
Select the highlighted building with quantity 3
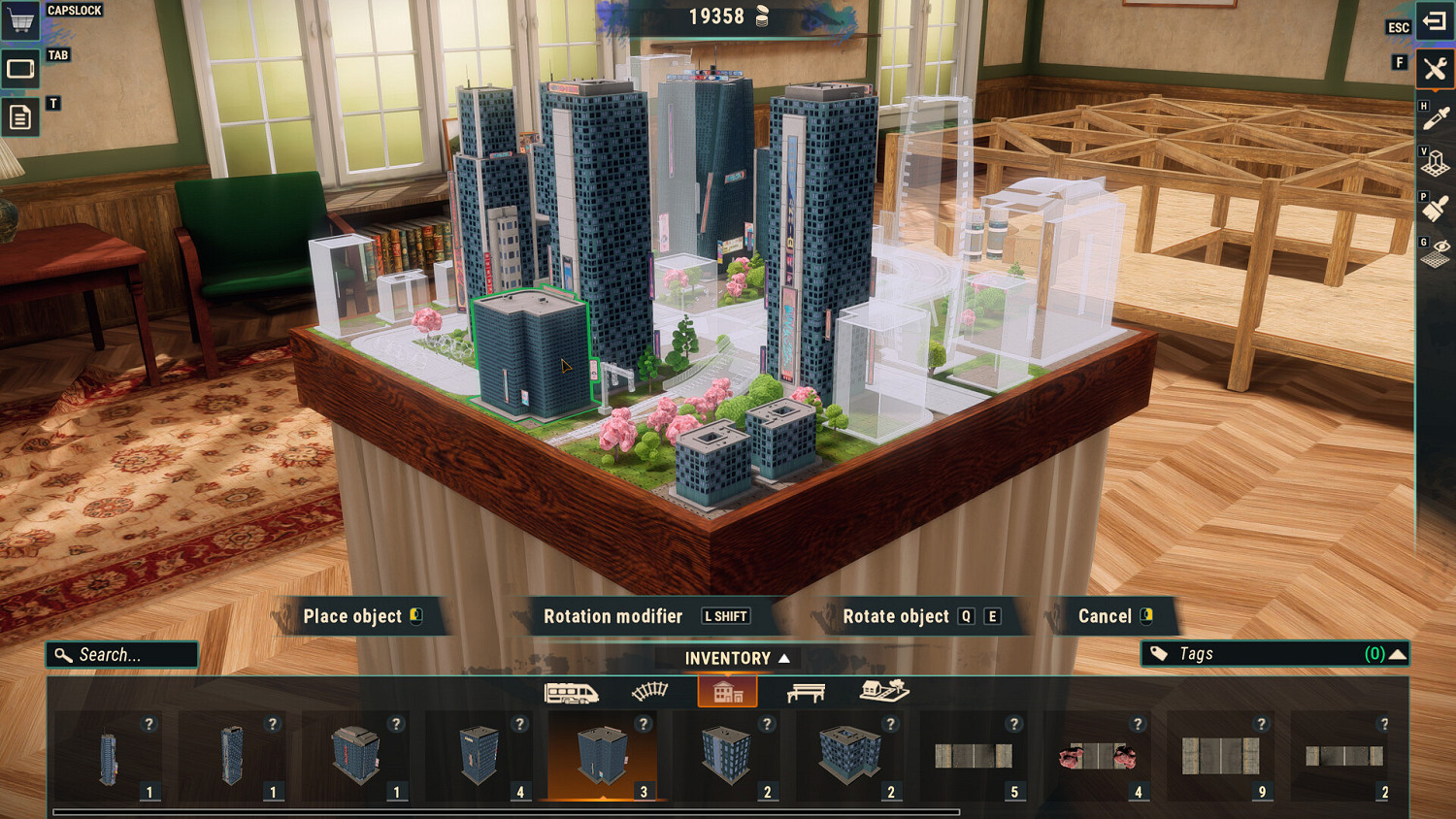(602, 757)
